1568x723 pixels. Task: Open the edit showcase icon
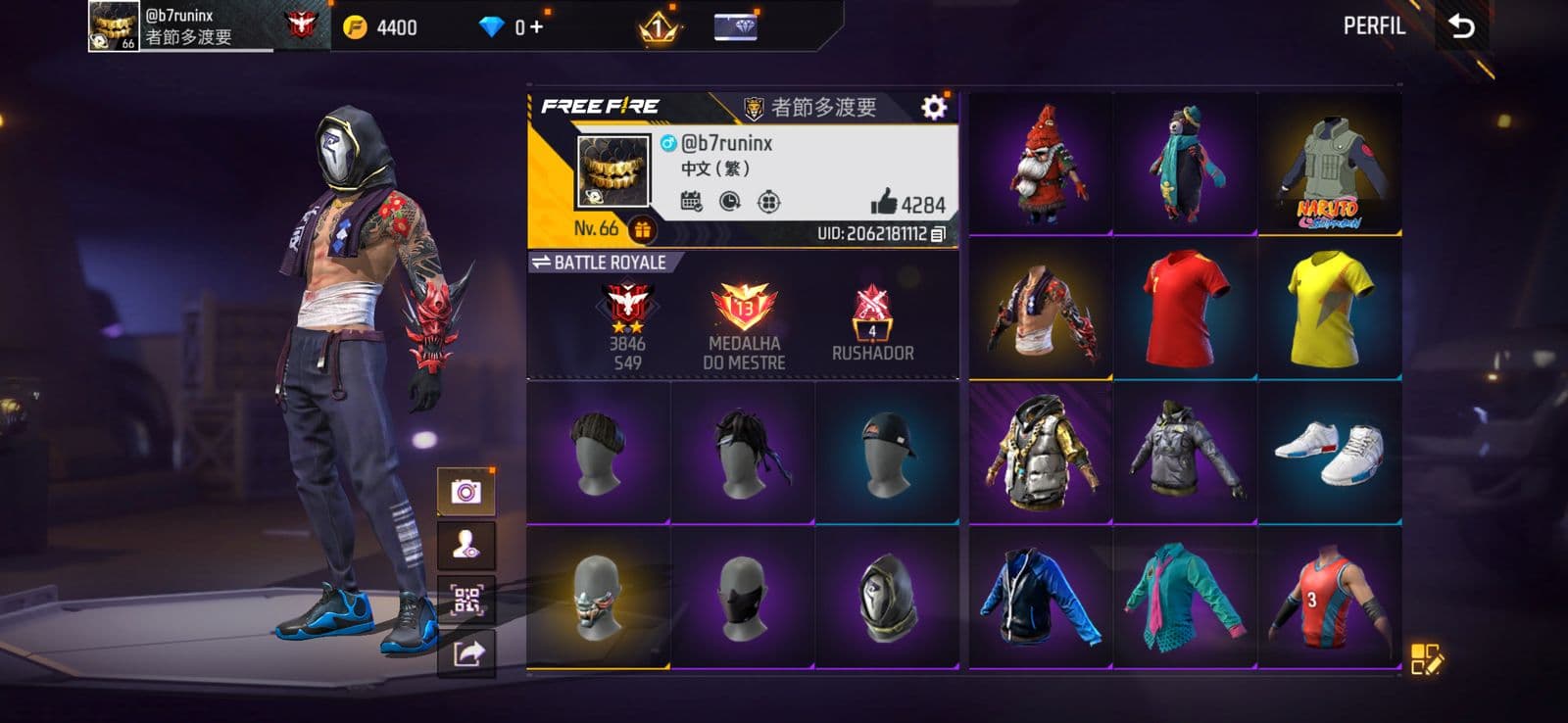(1426, 659)
